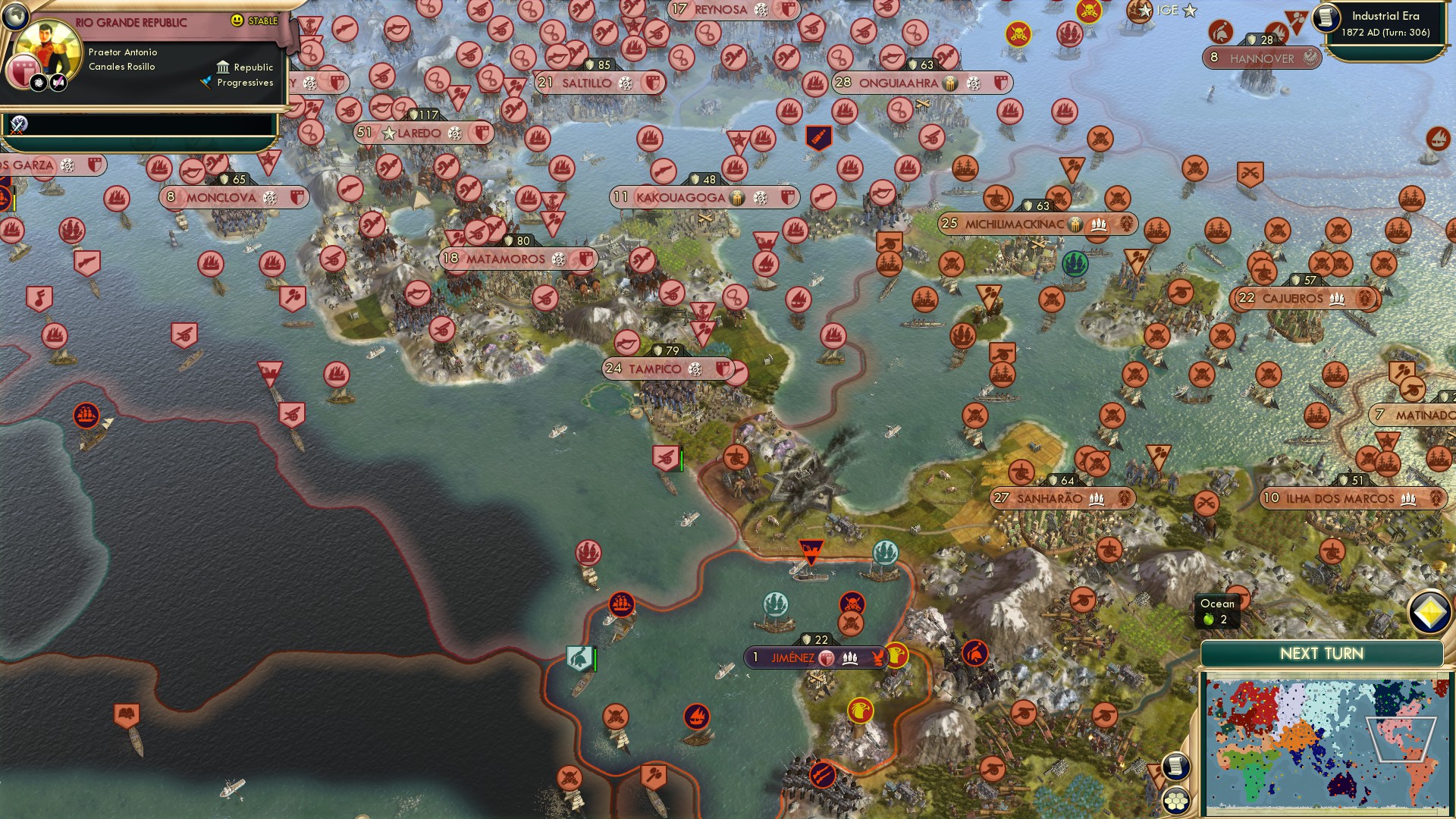1456x819 pixels.
Task: Click the Progressives blue flag icon
Action: (x=206, y=81)
